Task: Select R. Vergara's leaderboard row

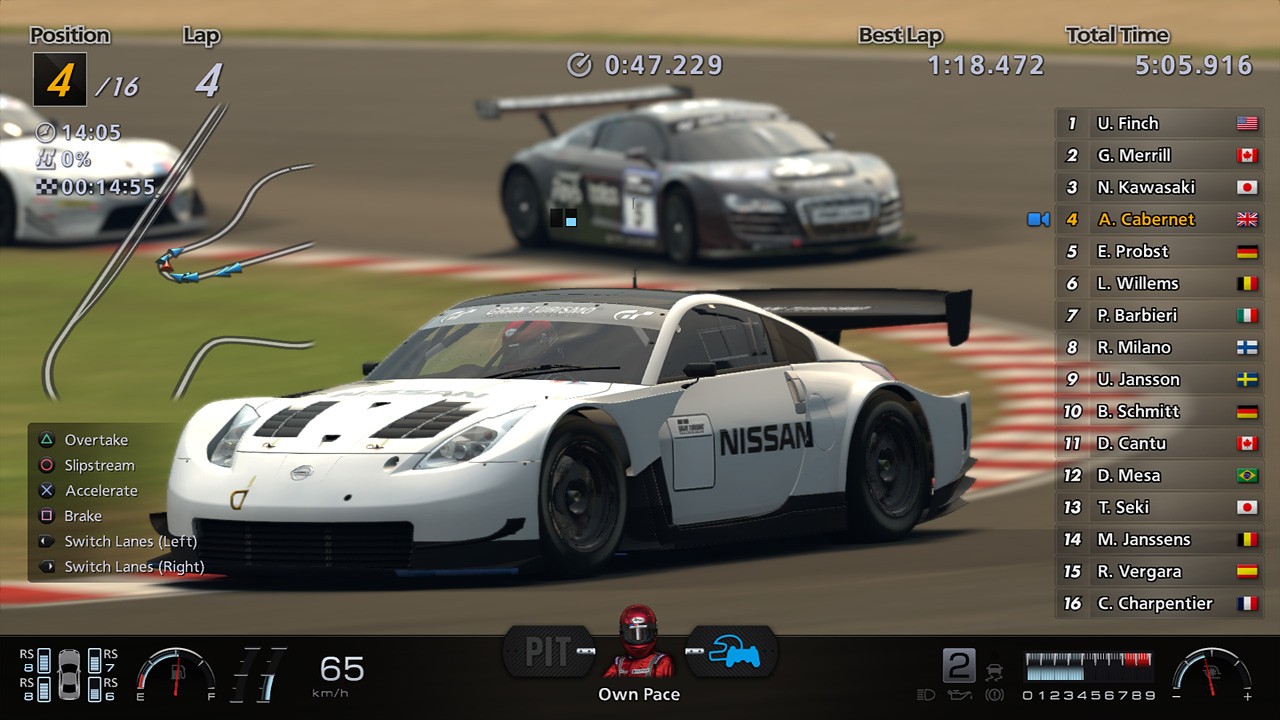Action: (x=1160, y=571)
